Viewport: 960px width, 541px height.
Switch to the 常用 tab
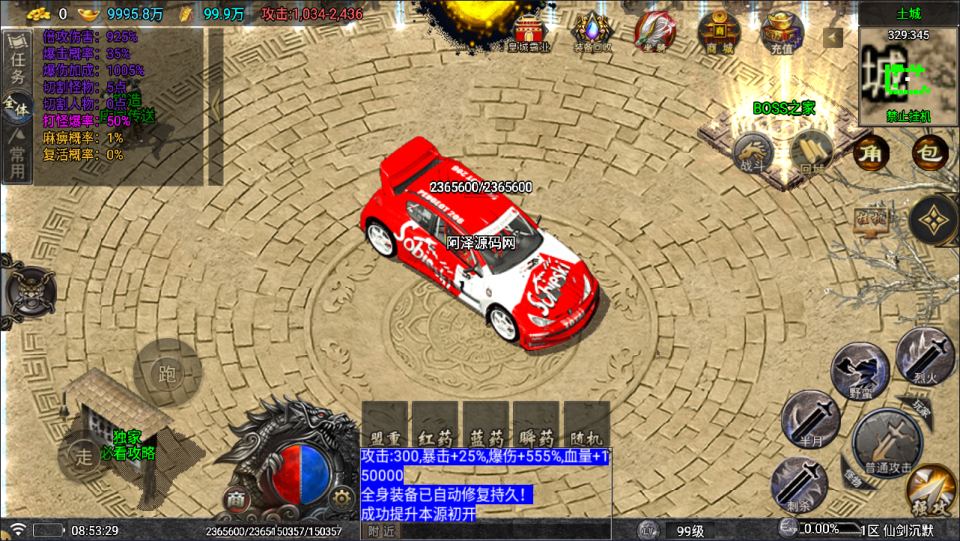(x=17, y=161)
